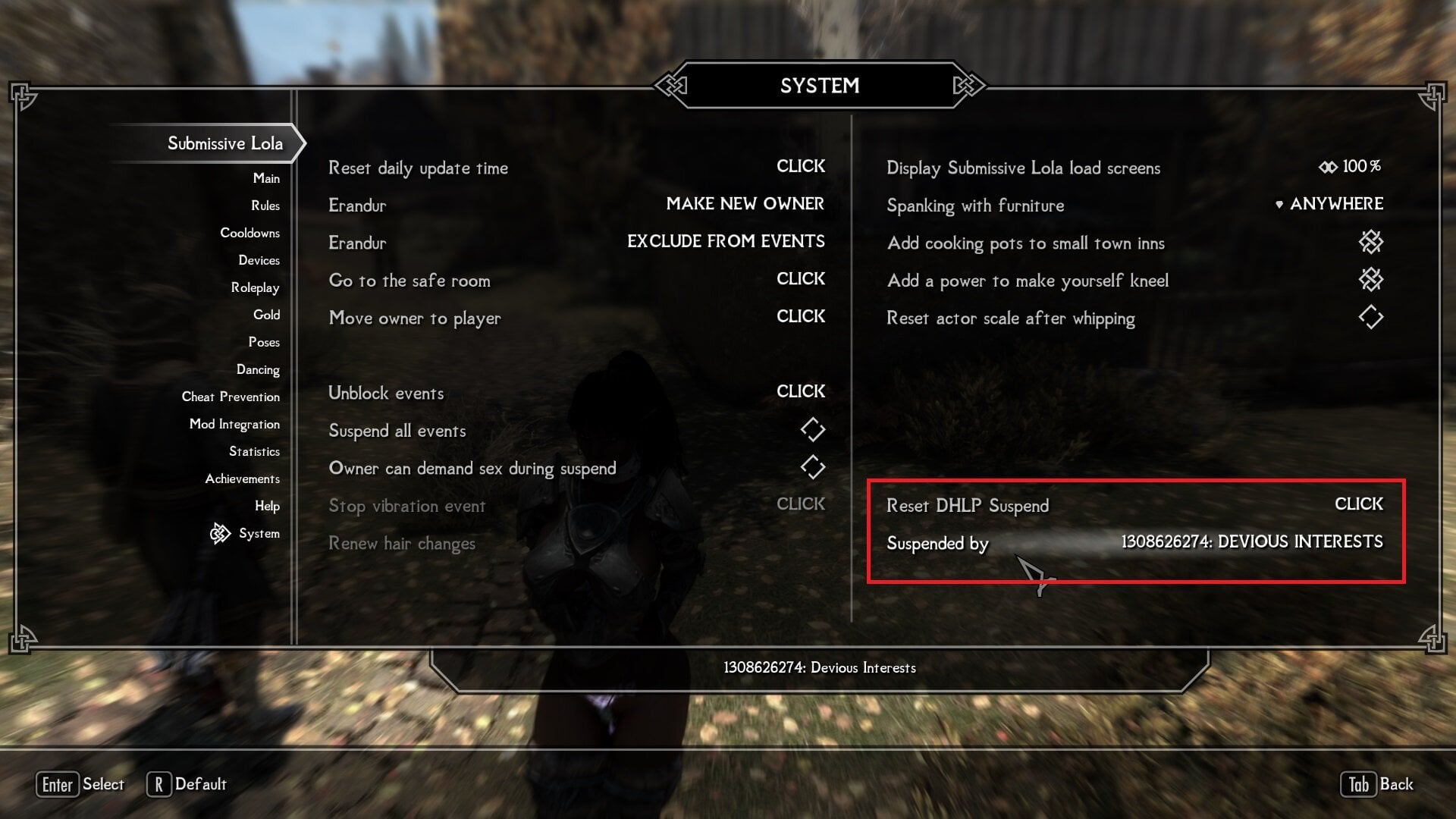Viewport: 1456px width, 819px height.
Task: Toggle Suspend all events
Action: pos(812,430)
